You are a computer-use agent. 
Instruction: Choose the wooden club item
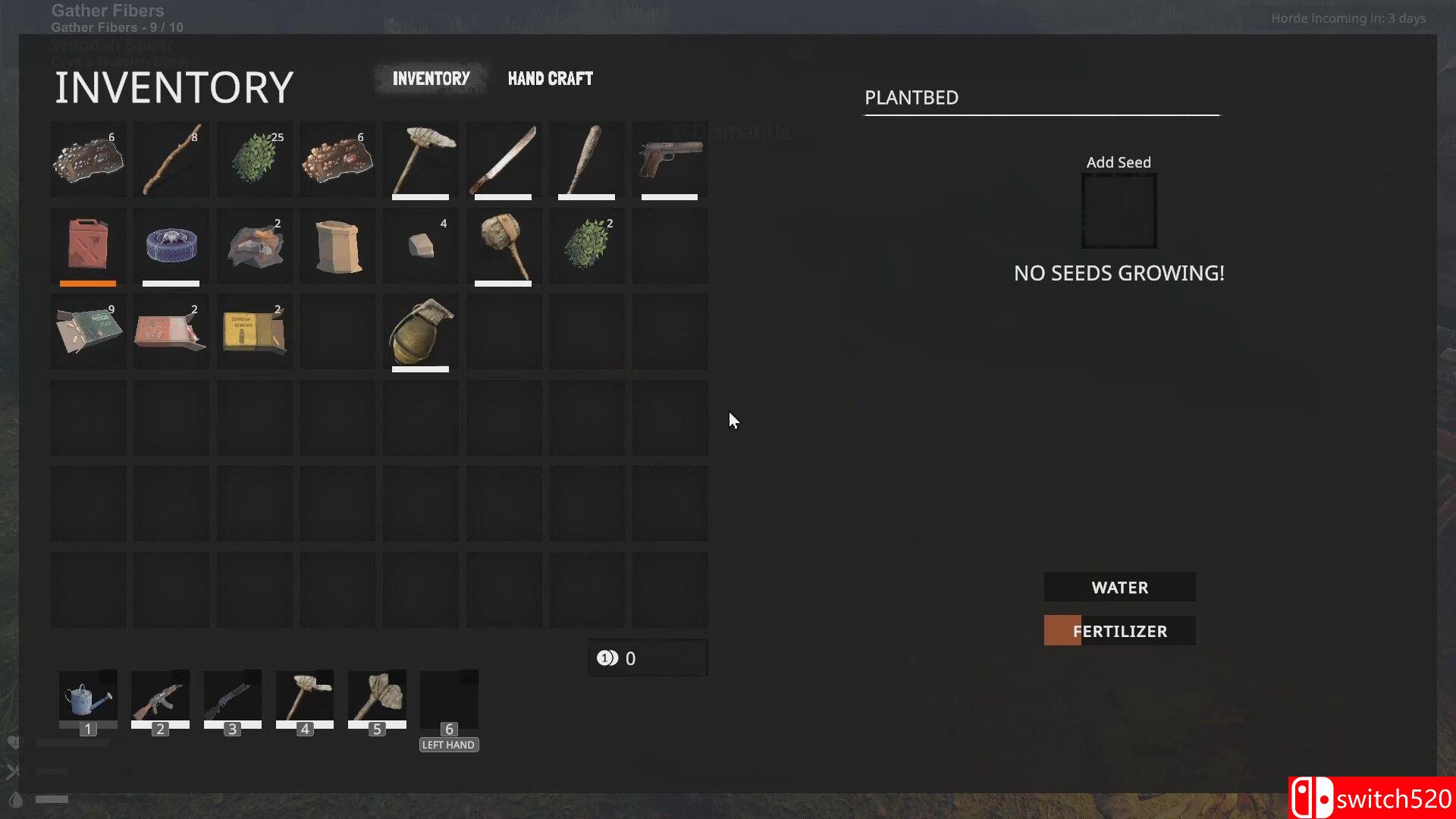point(504,245)
